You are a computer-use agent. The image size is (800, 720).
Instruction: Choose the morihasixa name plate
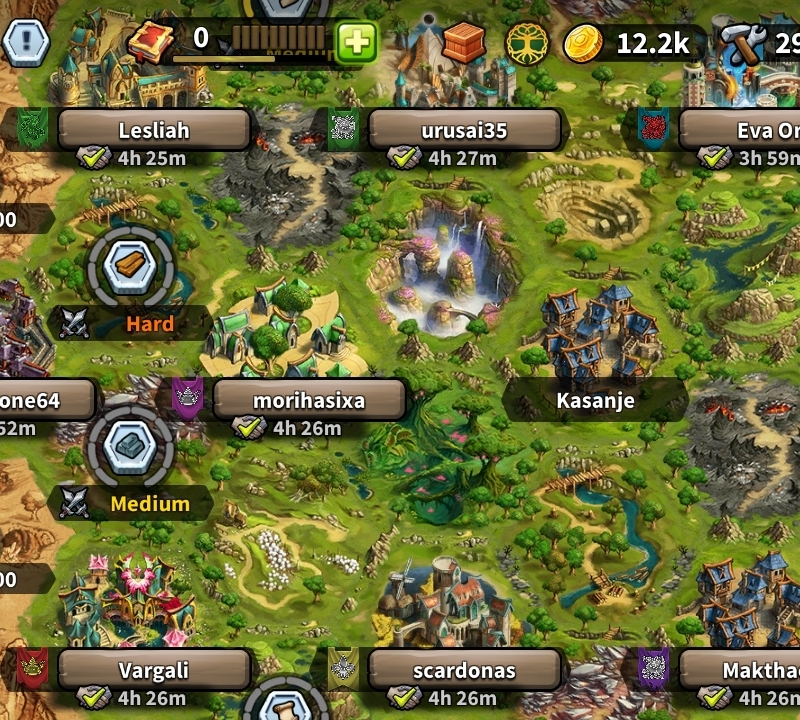308,401
